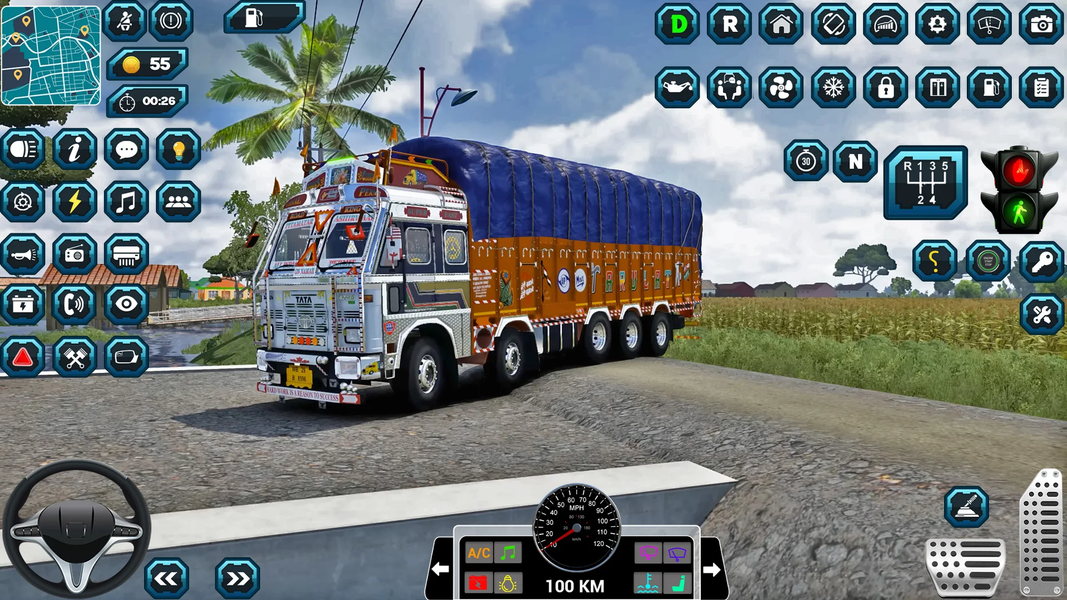
Task: Click the left turn double-arrow button
Action: 166,577
